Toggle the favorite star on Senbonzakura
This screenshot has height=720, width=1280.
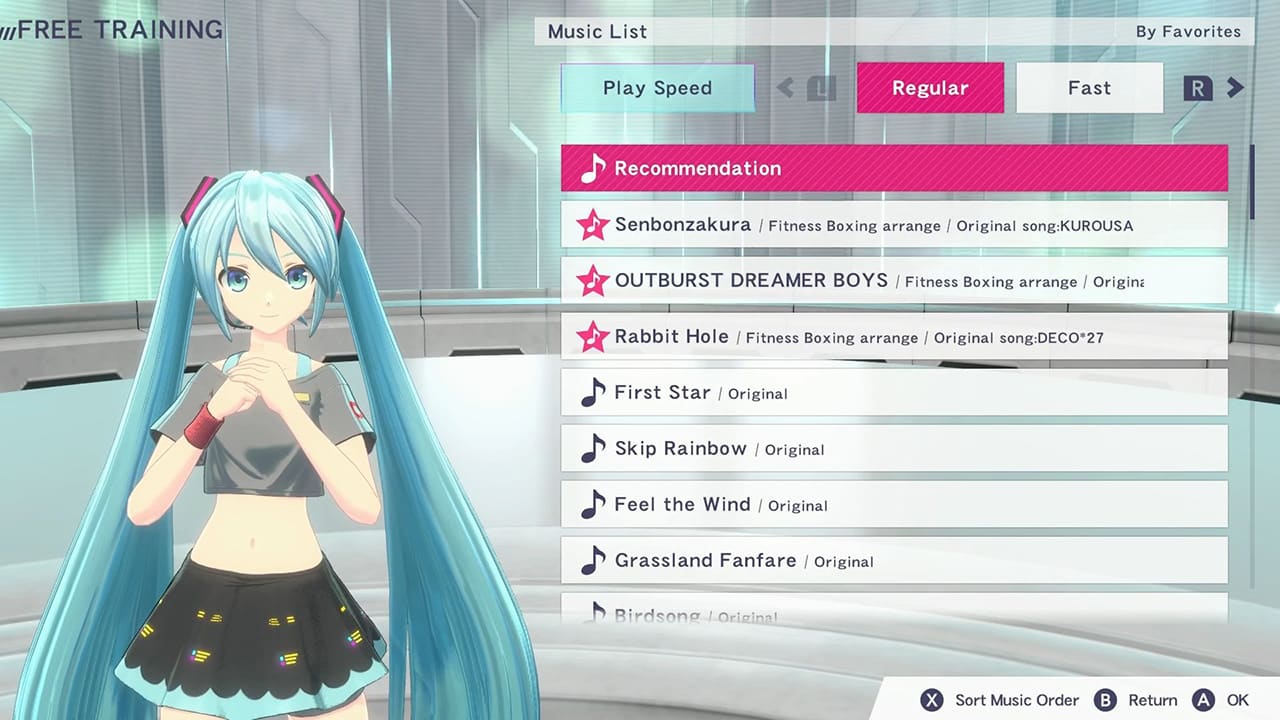[593, 225]
